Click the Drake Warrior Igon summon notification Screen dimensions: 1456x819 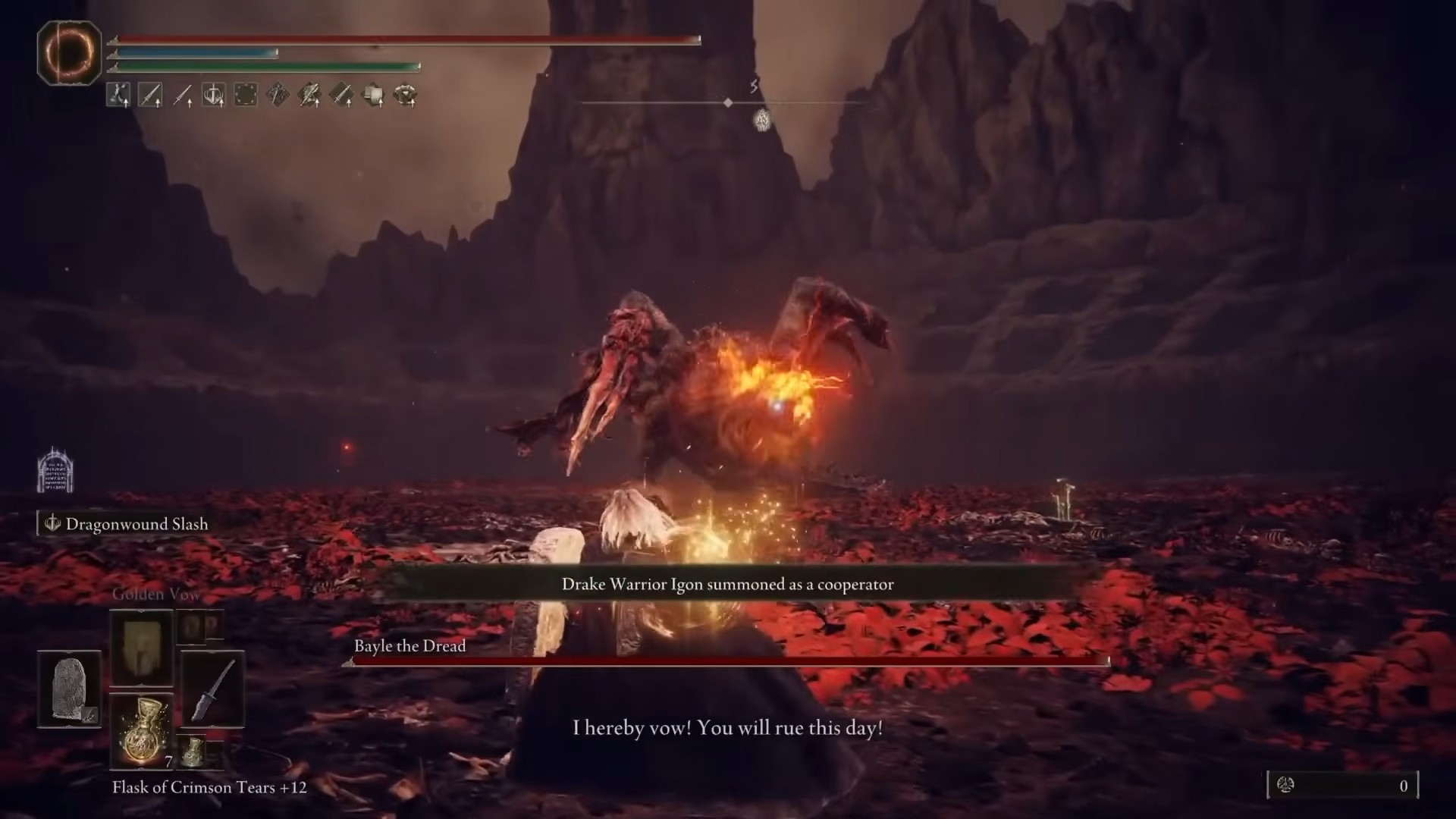point(727,585)
